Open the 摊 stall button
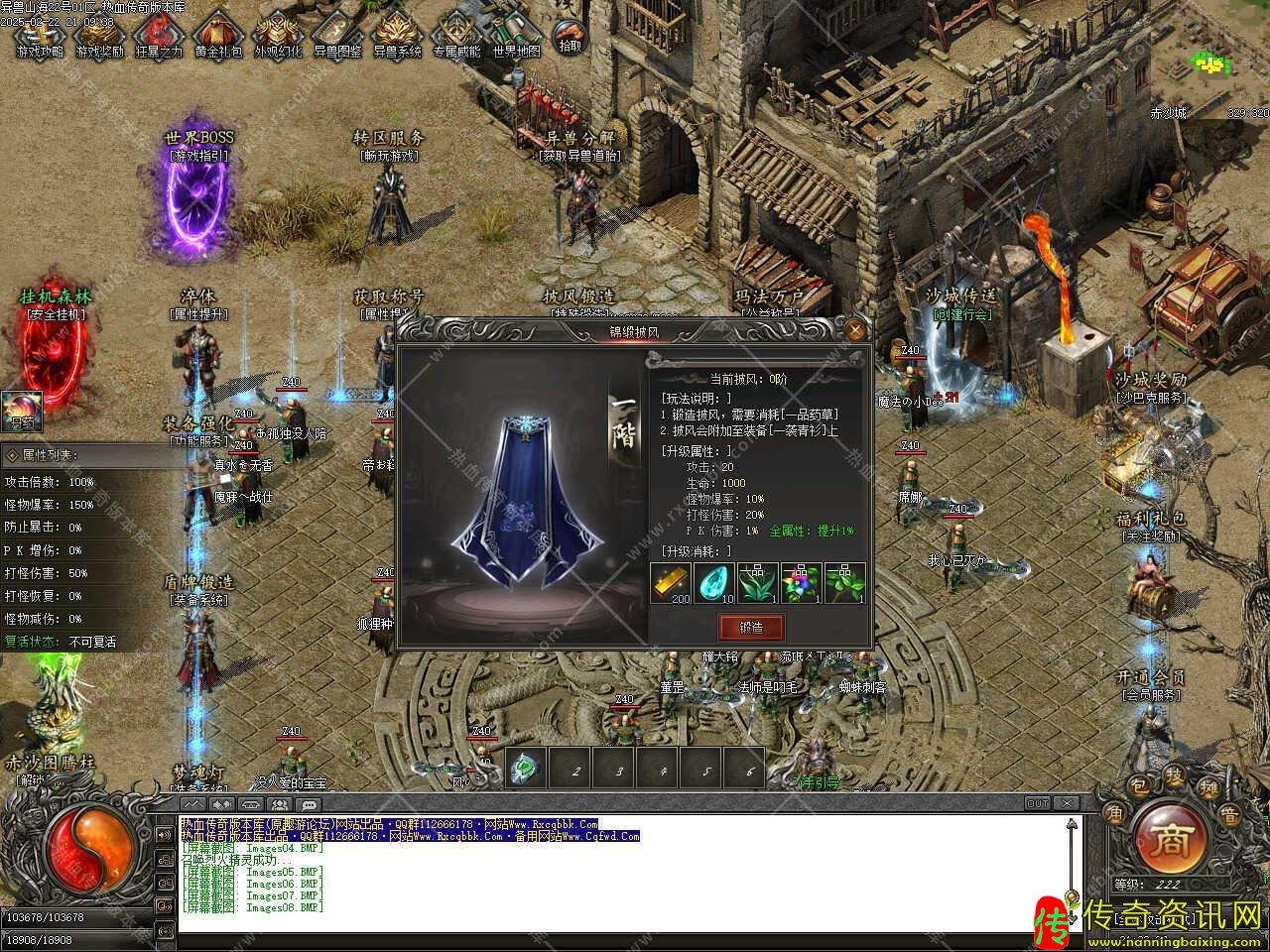Screen dimensions: 1270x952 coord(1206,788)
